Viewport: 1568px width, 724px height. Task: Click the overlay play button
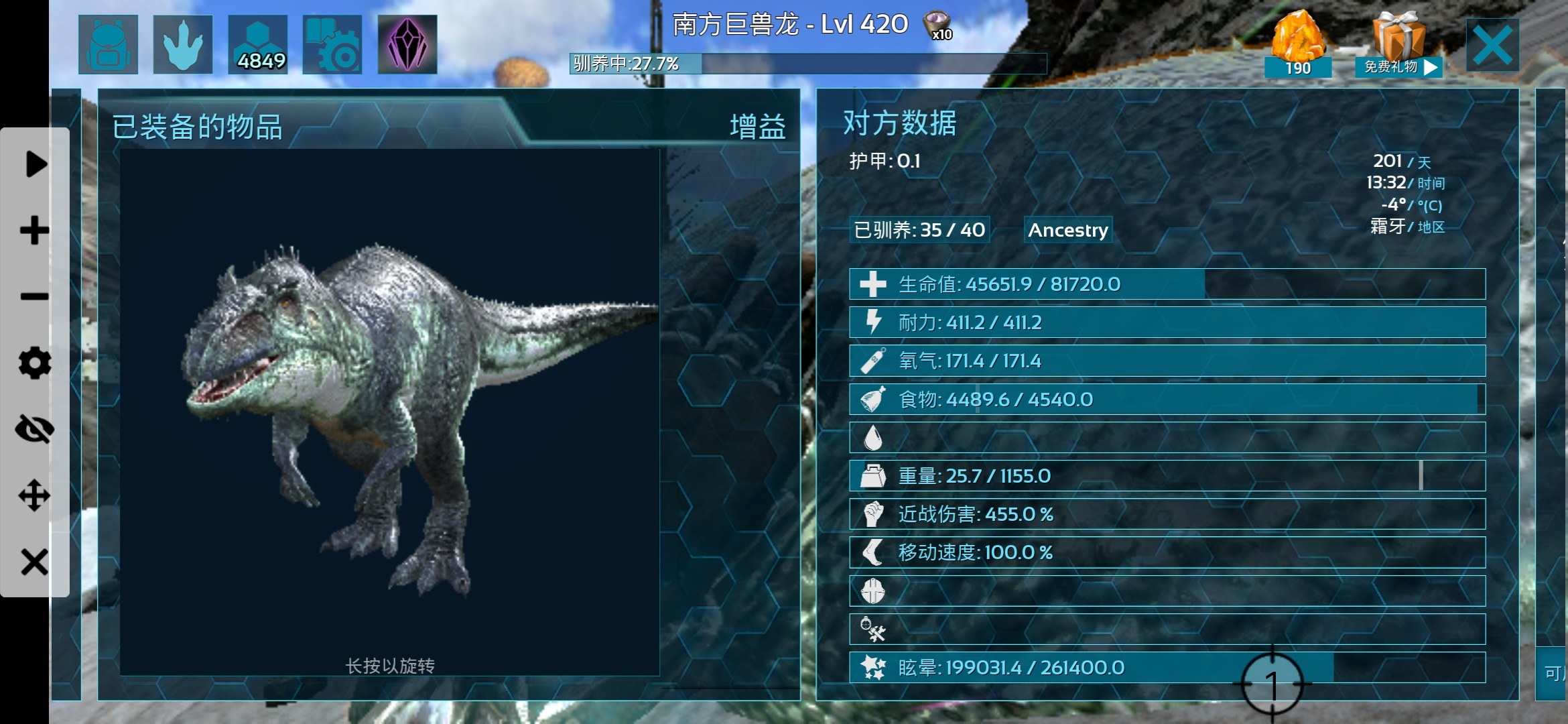35,164
